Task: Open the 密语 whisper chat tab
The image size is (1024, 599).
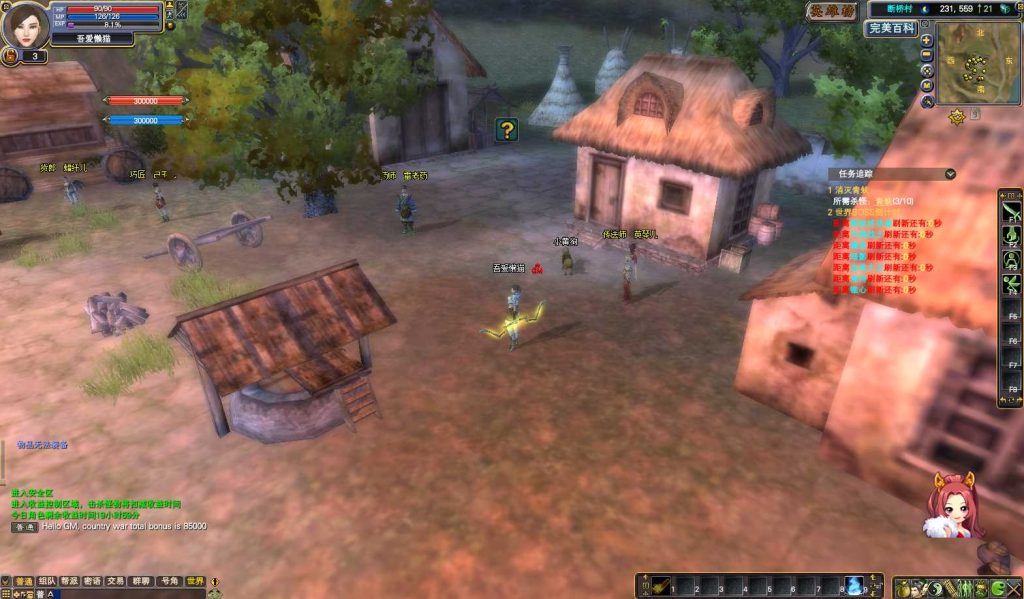Action: (93, 581)
